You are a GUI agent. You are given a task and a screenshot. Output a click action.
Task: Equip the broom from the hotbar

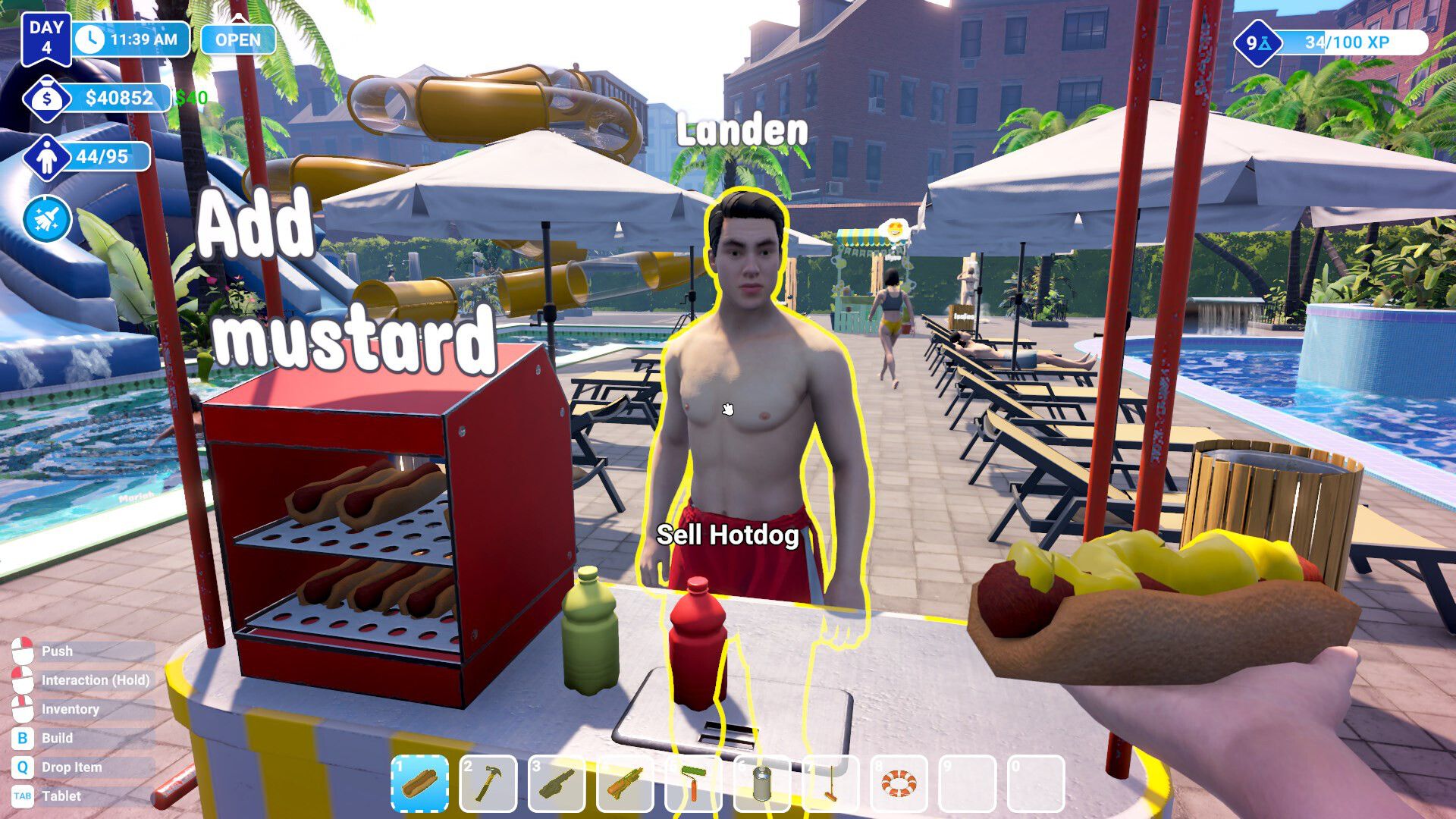tap(830, 783)
